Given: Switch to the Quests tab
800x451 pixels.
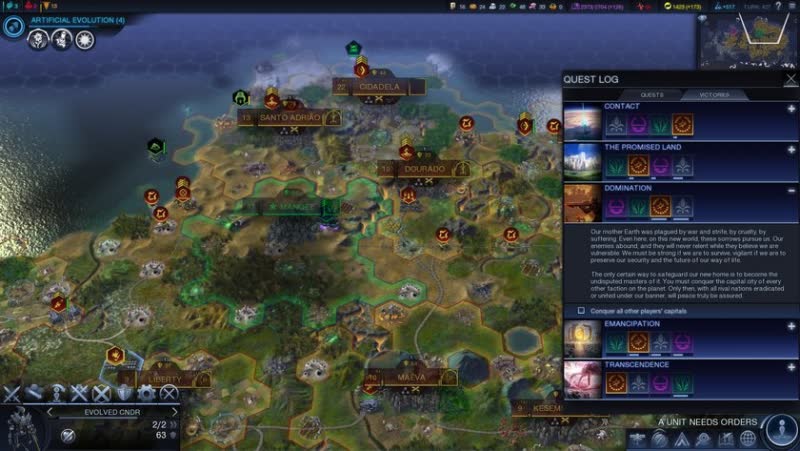Looking at the screenshot, I should tap(652, 95).
